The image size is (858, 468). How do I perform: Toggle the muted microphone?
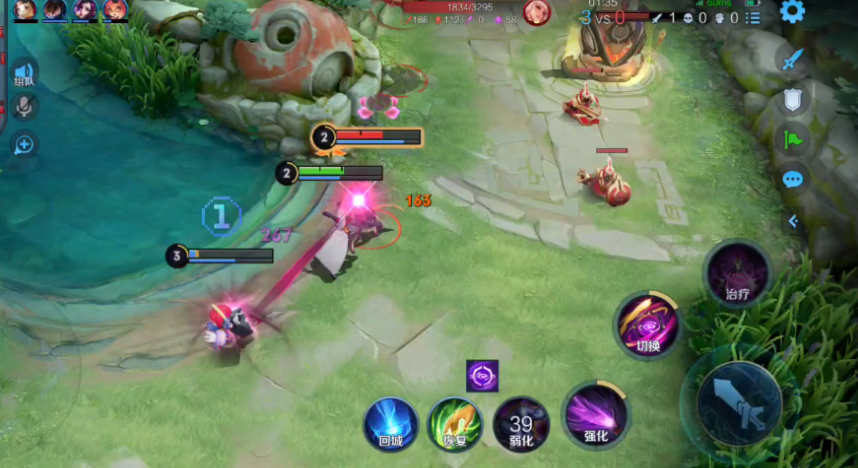[23, 107]
